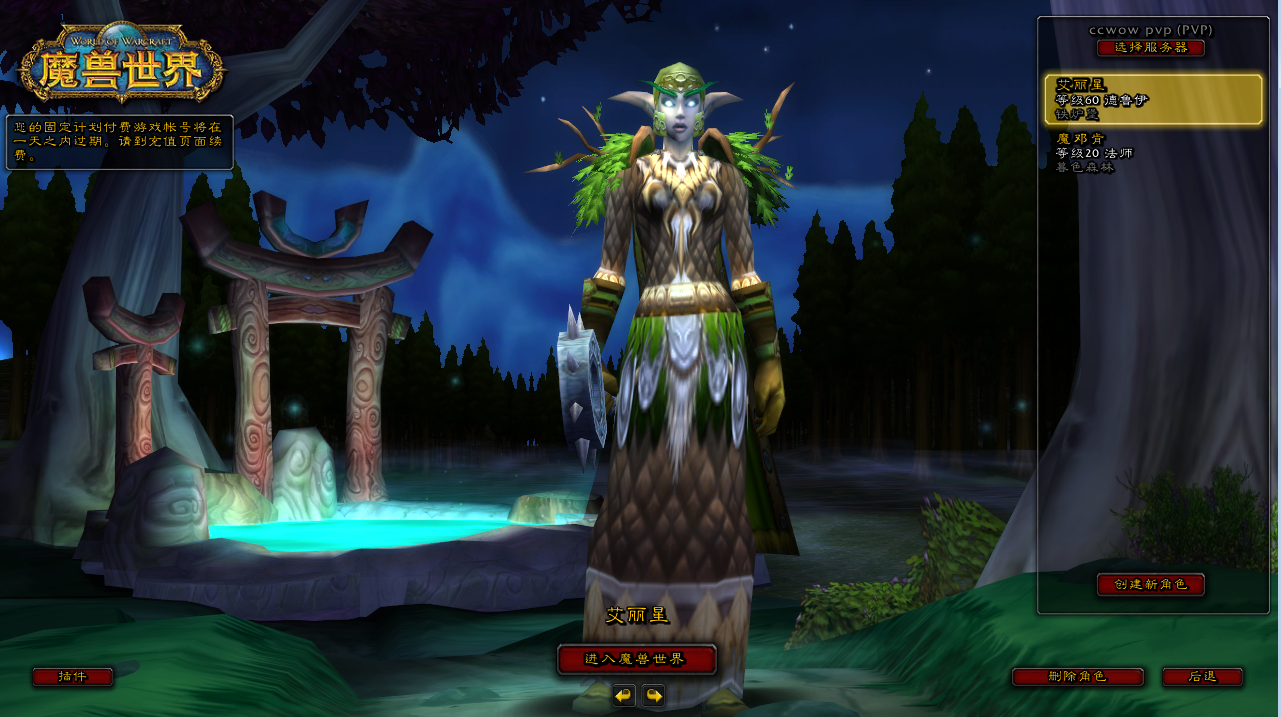Open the 选择服务器 realm selection

tap(1150, 48)
